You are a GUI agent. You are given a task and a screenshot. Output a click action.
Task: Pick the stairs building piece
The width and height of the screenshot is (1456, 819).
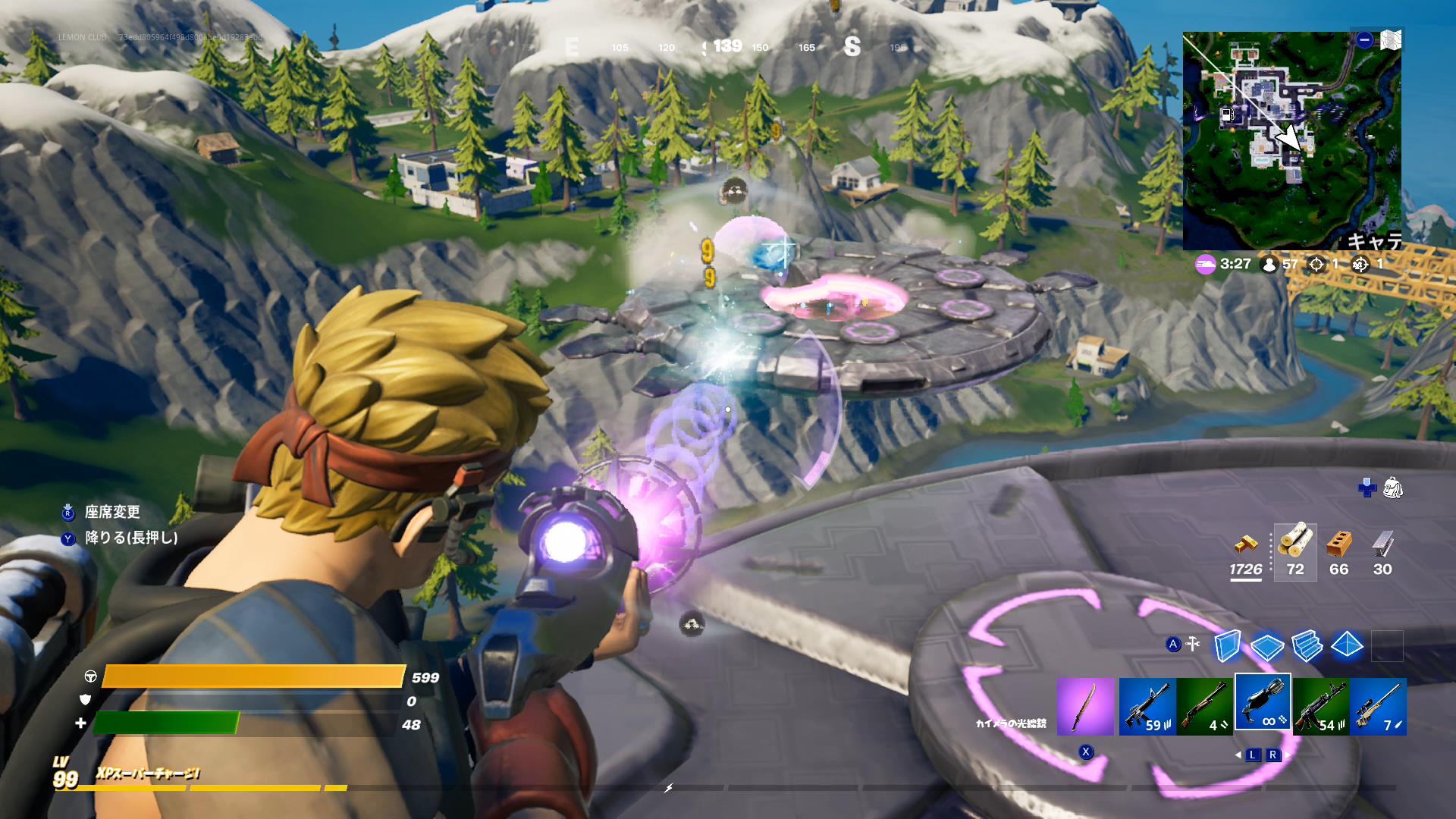point(1307,646)
